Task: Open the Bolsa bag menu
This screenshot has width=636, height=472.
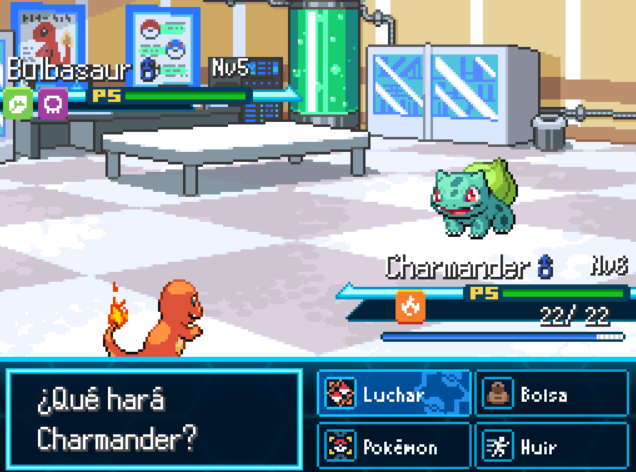Action: (551, 395)
